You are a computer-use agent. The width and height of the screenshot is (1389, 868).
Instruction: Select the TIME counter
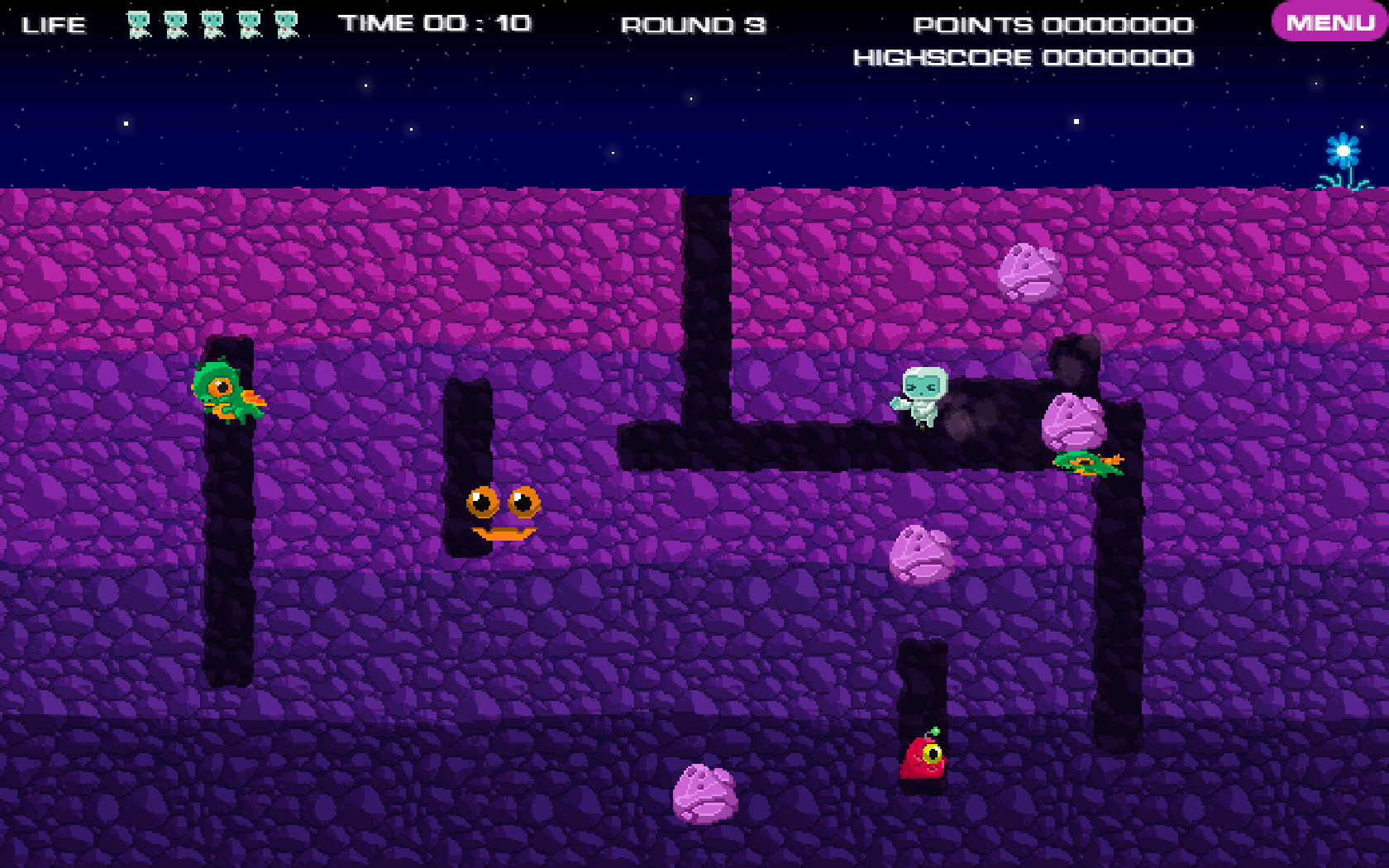(x=437, y=23)
